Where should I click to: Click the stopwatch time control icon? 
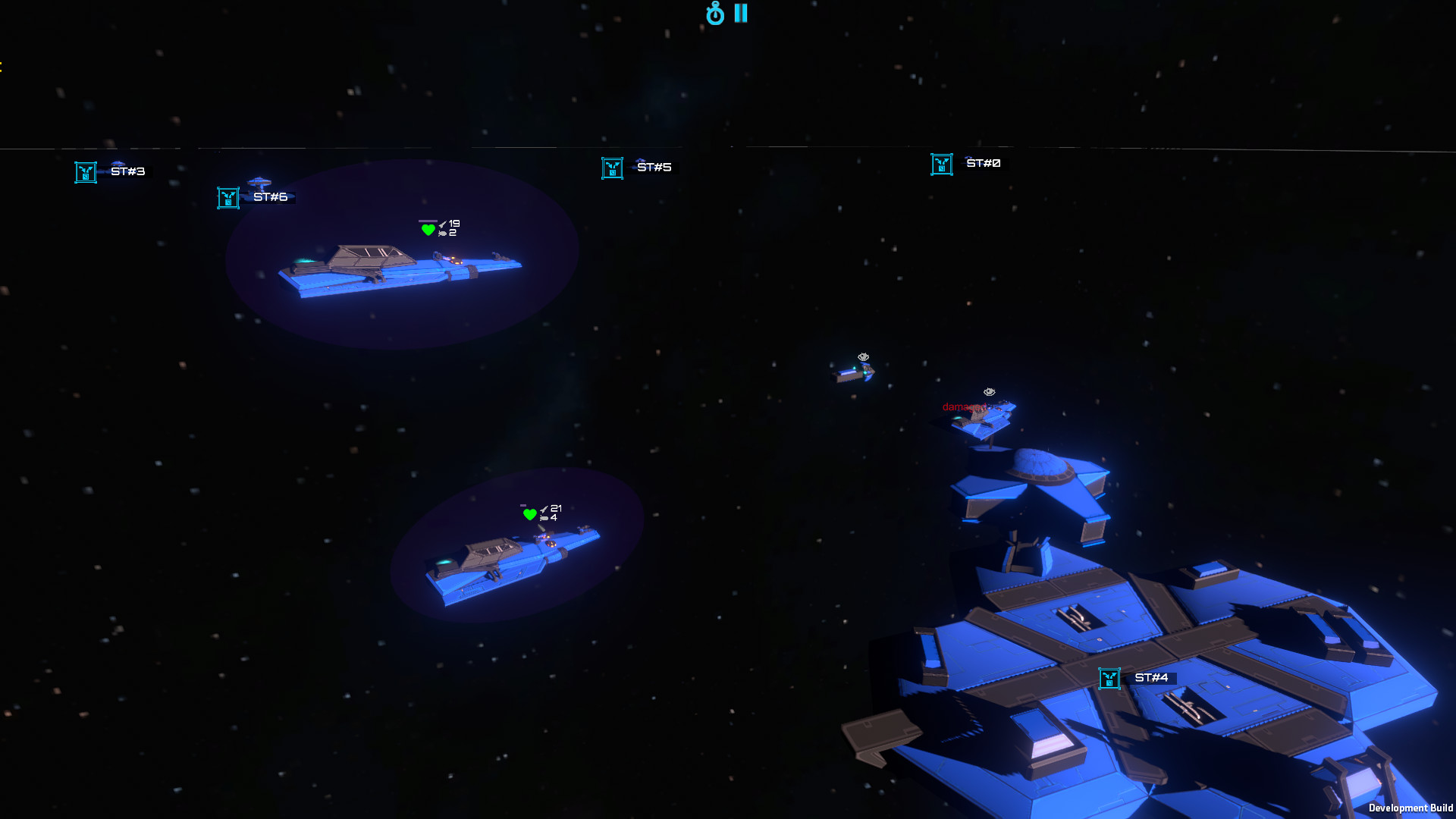click(x=714, y=14)
